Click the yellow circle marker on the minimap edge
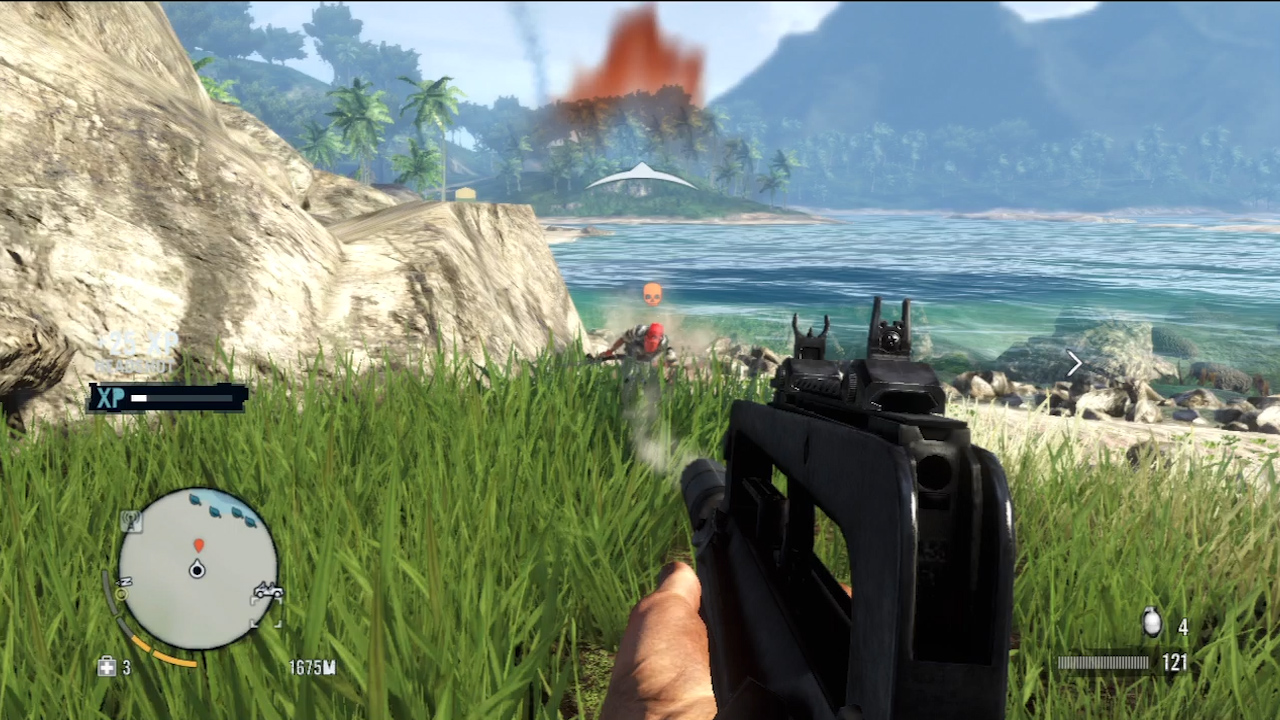Viewport: 1280px width, 720px height. pyautogui.click(x=122, y=592)
